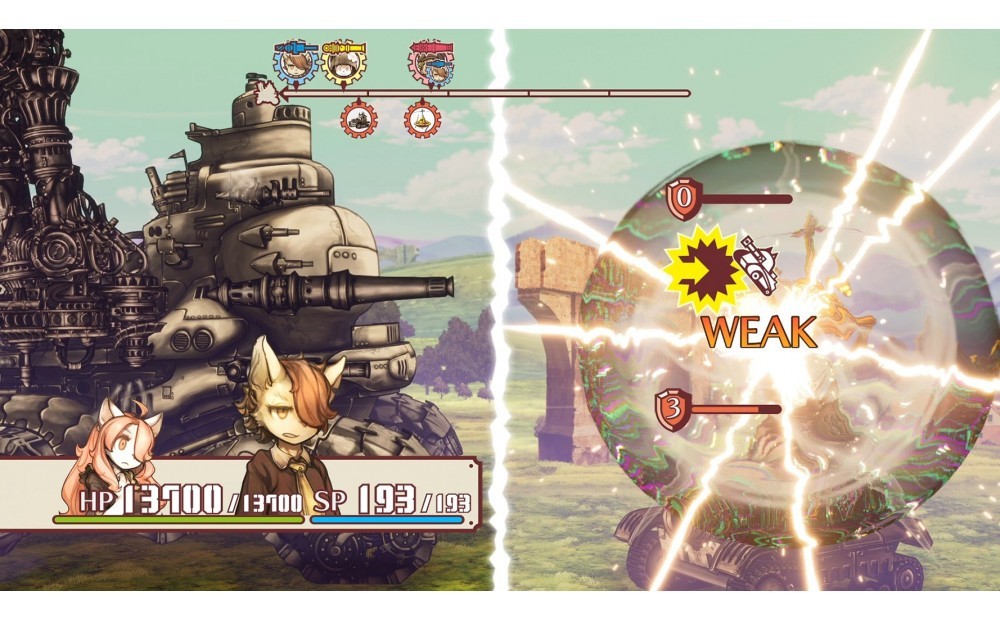Select the golden airship enemy turn marker
Screen dimensions: 1000x621
pos(422,120)
